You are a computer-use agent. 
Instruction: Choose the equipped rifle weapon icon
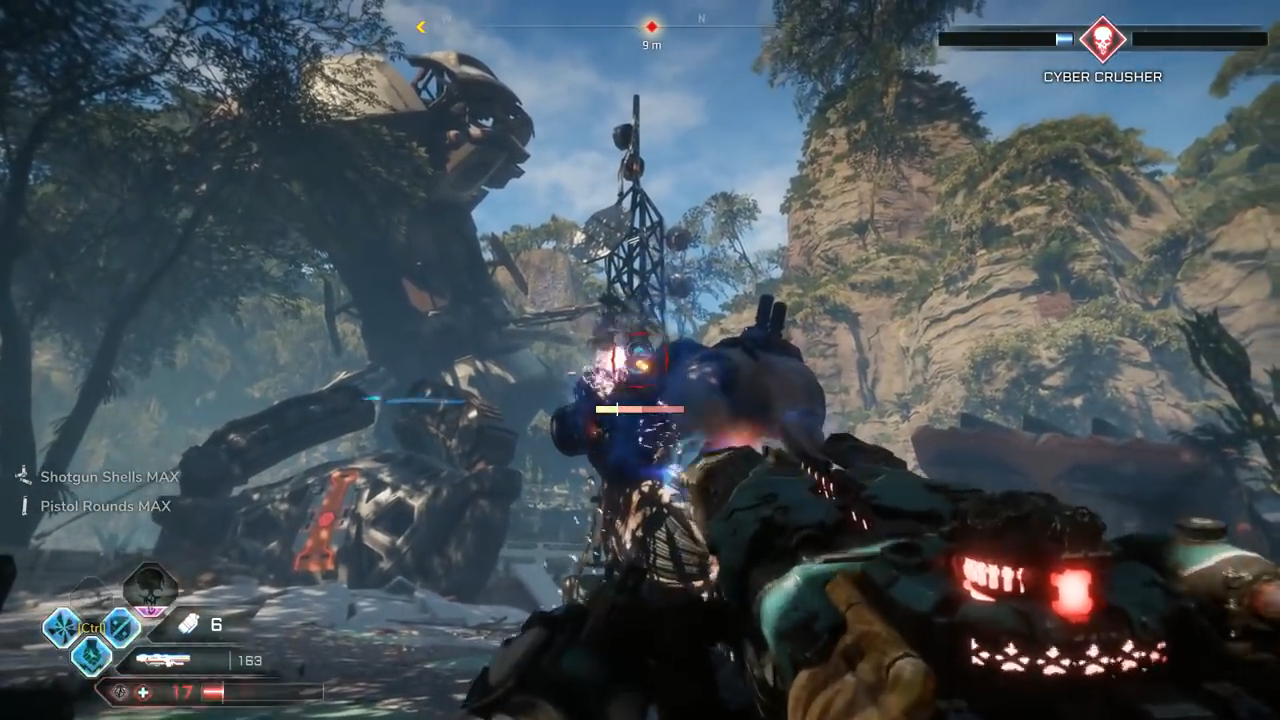point(163,660)
